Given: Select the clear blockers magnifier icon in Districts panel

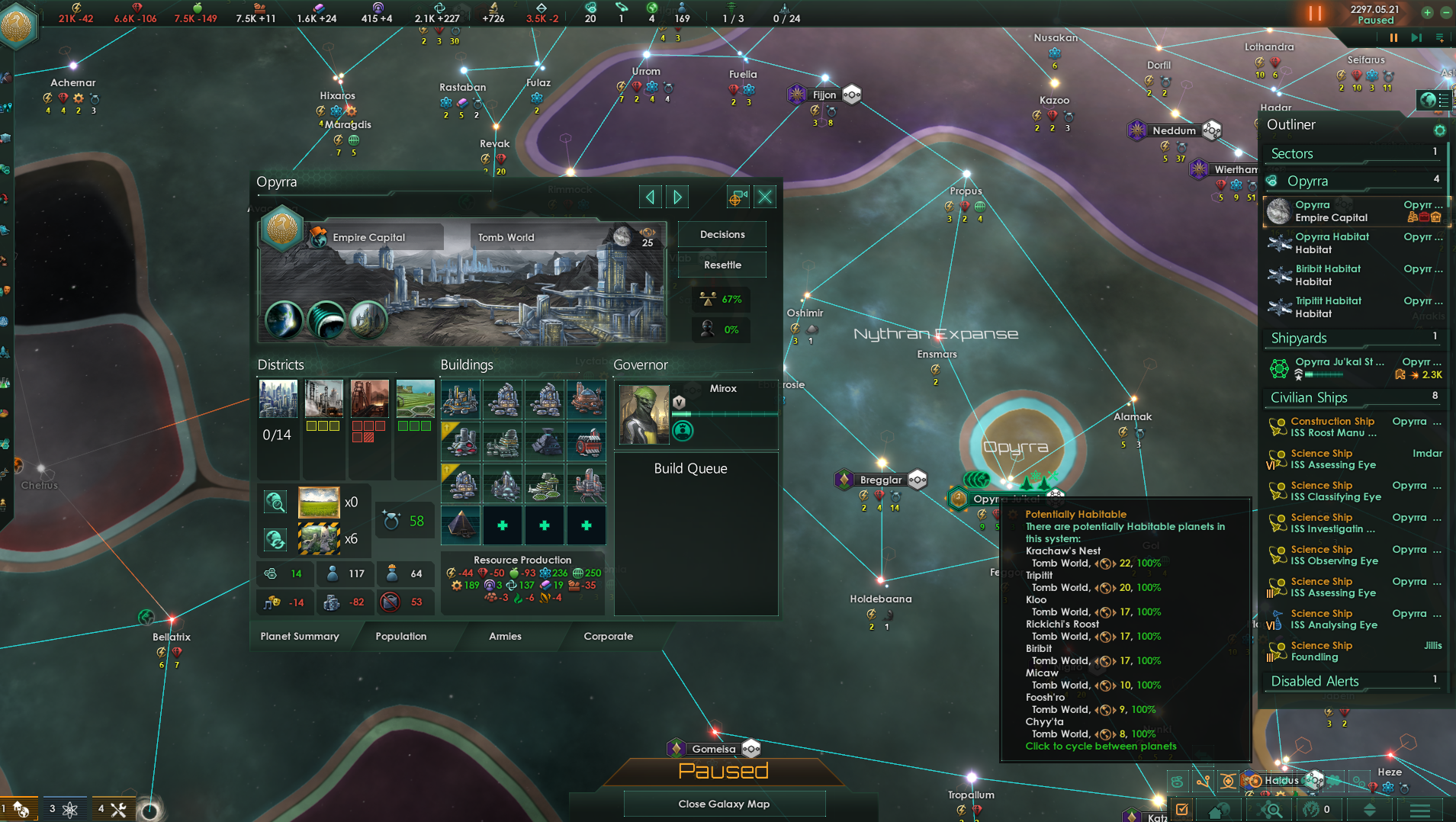Looking at the screenshot, I should (275, 502).
